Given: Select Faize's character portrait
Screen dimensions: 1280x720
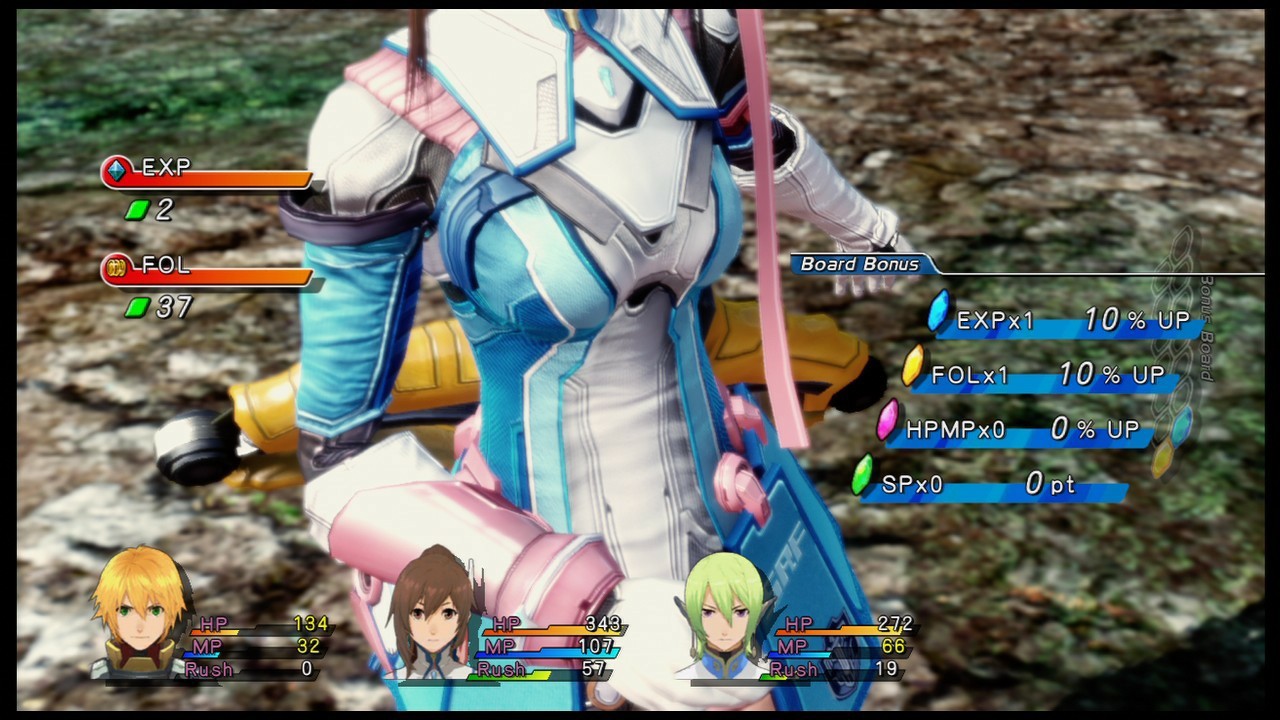Looking at the screenshot, I should click(x=720, y=608).
